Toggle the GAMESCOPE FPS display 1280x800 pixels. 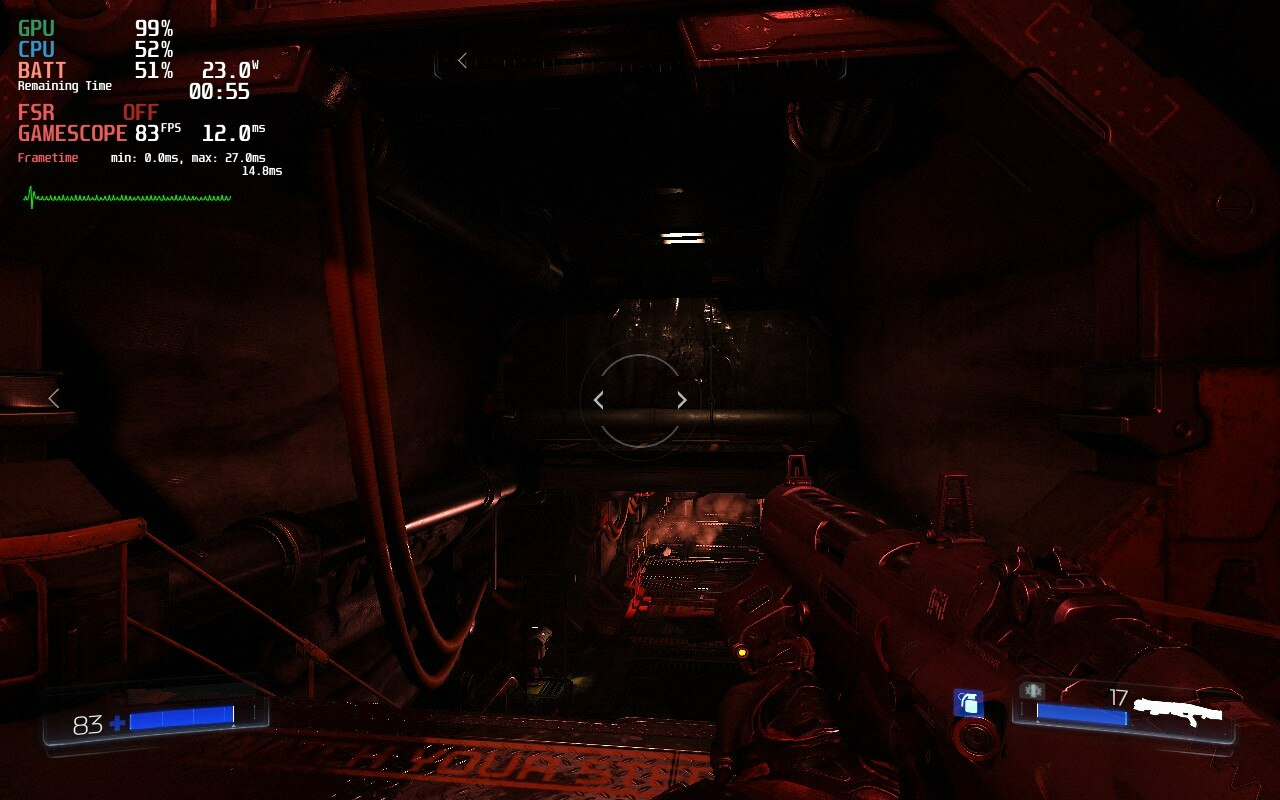pos(148,133)
